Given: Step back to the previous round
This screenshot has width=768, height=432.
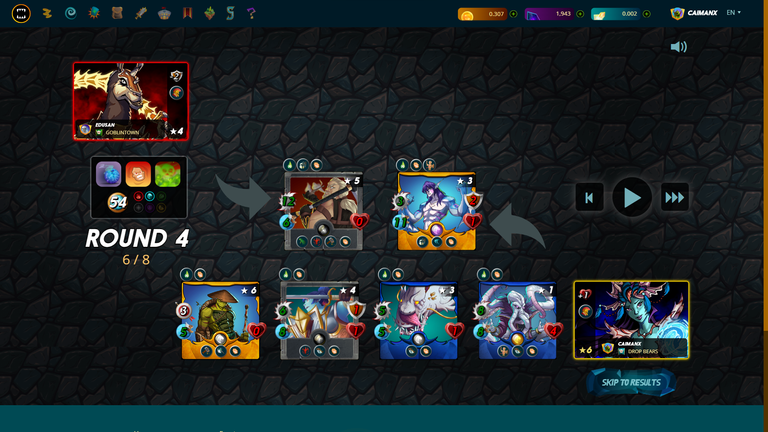Looking at the screenshot, I should pos(589,197).
